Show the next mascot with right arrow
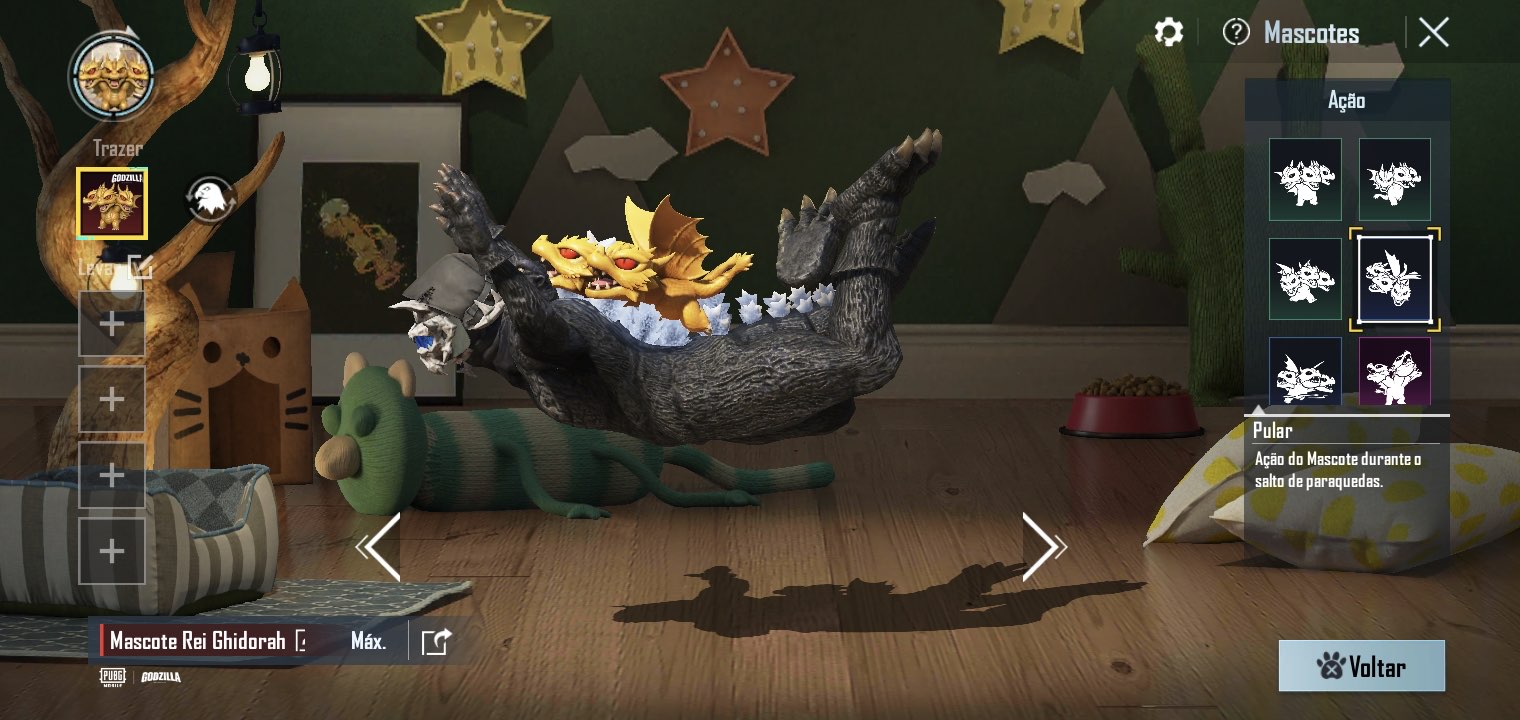 tap(1042, 547)
